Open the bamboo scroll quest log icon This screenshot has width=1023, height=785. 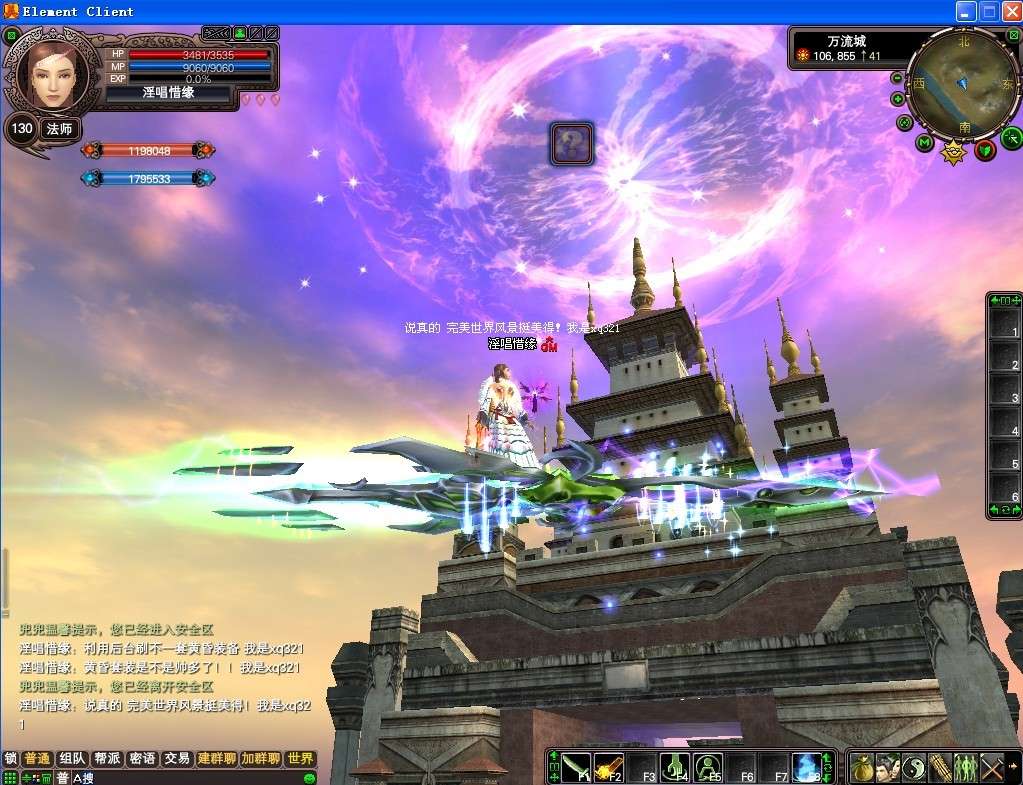point(940,768)
